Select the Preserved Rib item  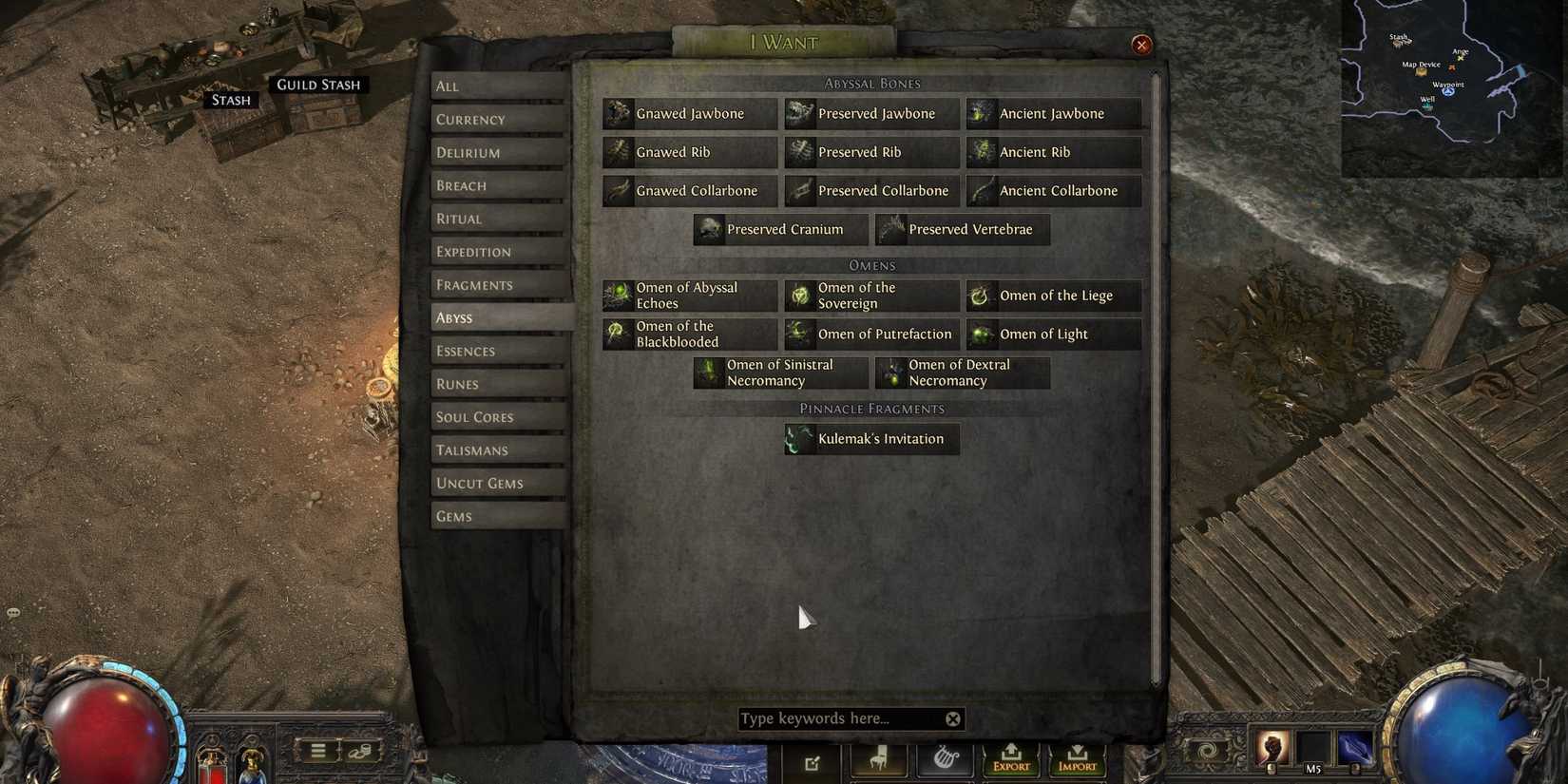tap(871, 152)
